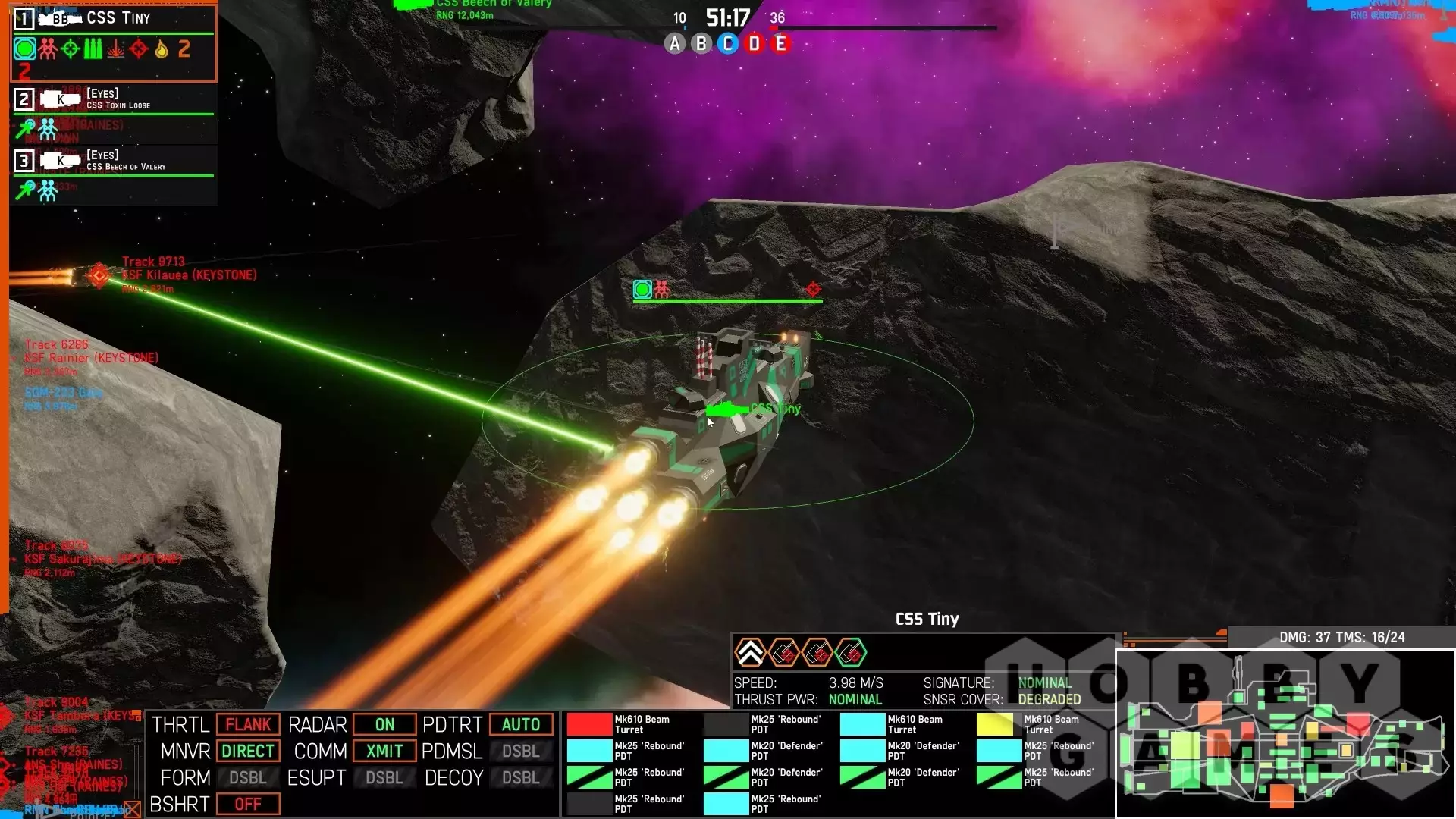Image resolution: width=1456 pixels, height=819 pixels.
Task: Click the green ammunition icon under CSS Tiny
Action: (93, 49)
